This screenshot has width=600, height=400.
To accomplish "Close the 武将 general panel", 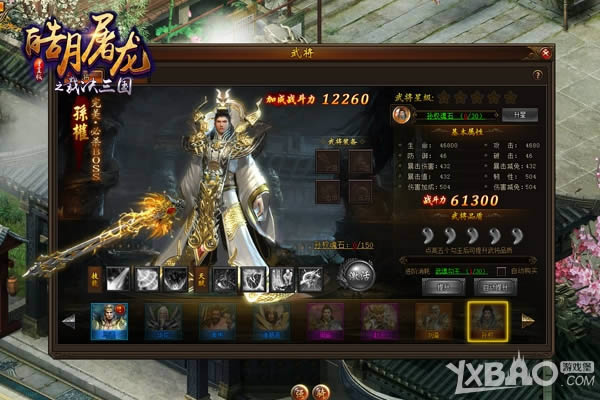I will coord(544,52).
